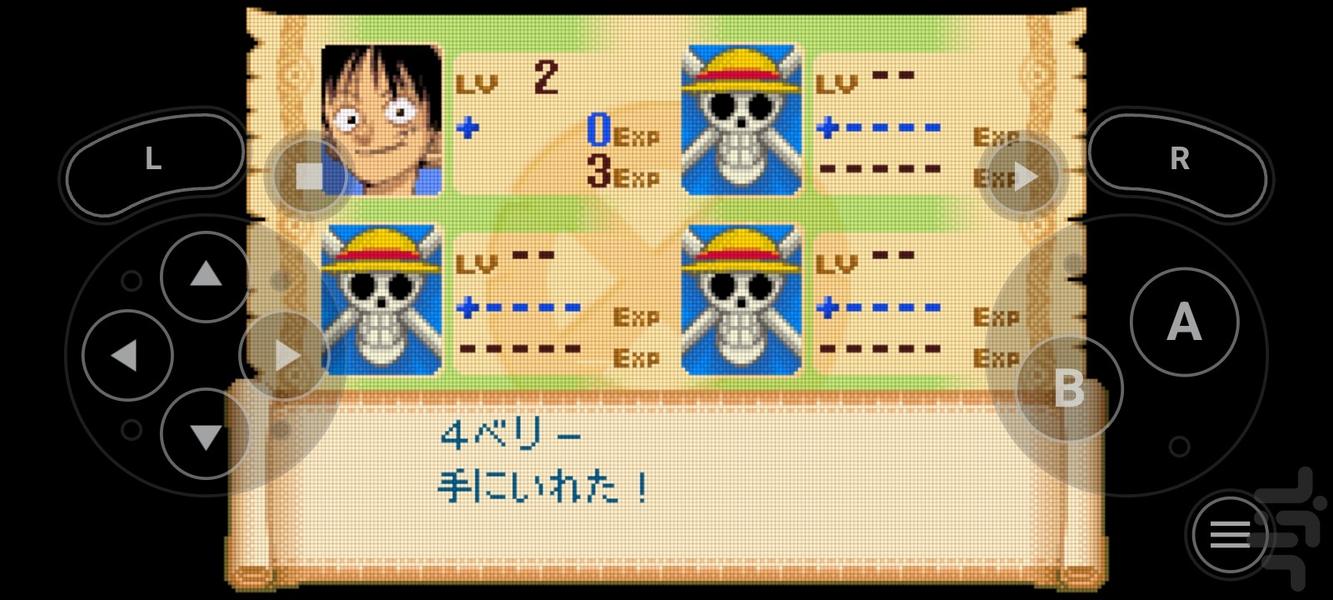Tap the D-pad down arrow
The width and height of the screenshot is (1333, 600).
[x=205, y=436]
